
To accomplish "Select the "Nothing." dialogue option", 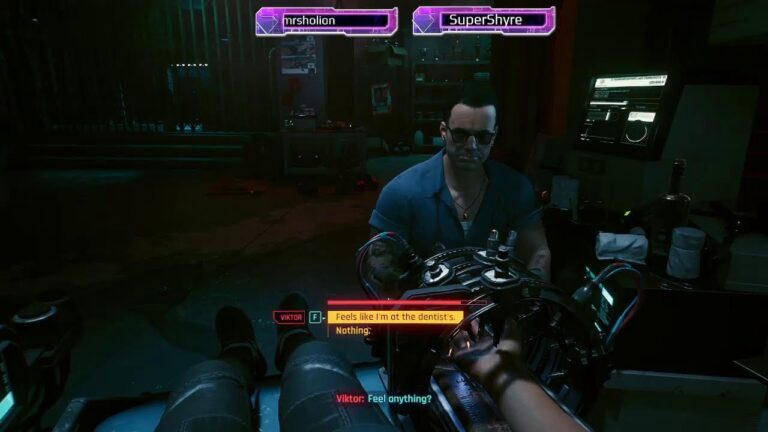I will pos(353,330).
